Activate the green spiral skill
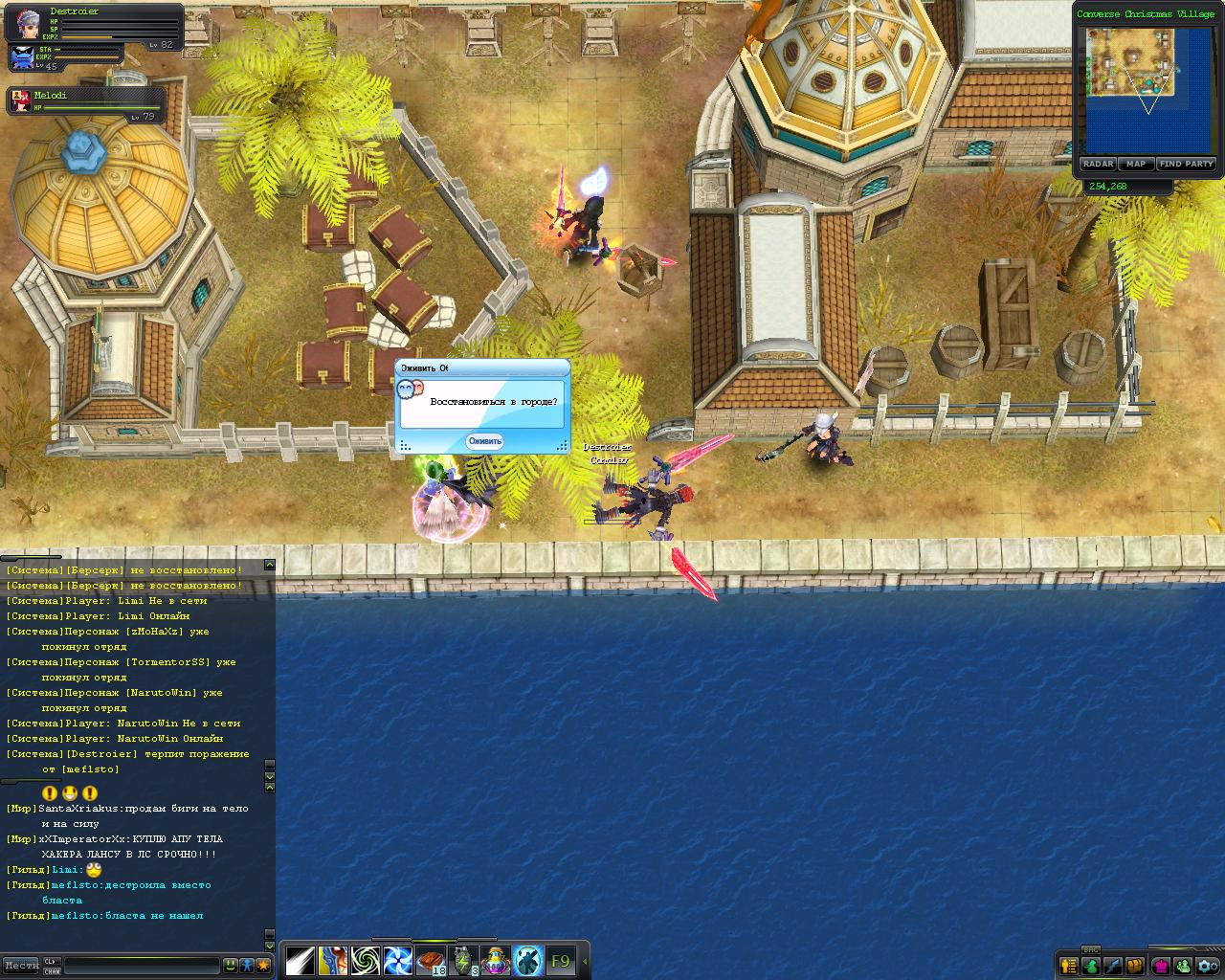The image size is (1225, 980). [x=365, y=960]
